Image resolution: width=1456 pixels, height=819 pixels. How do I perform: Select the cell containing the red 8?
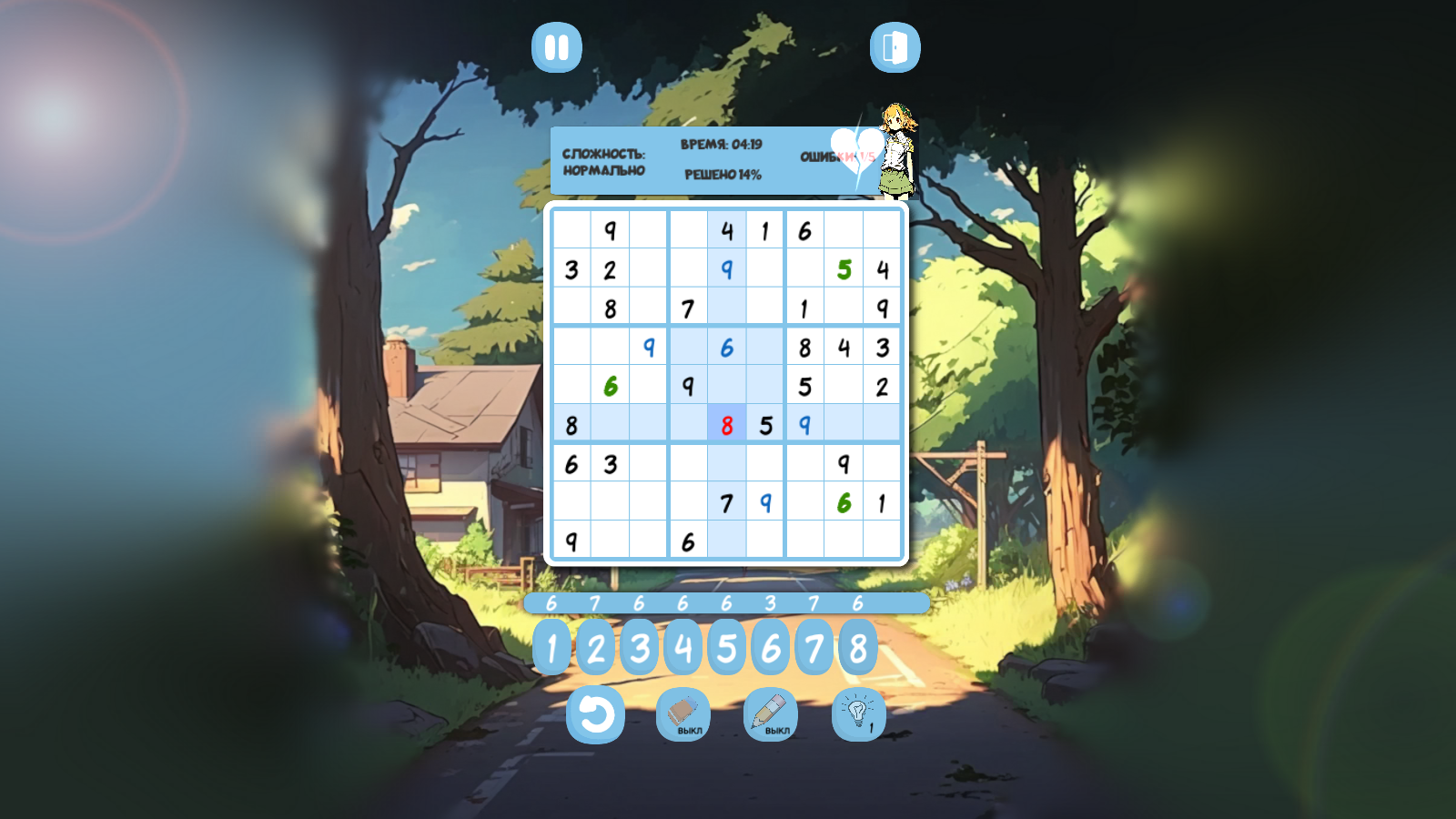point(726,423)
